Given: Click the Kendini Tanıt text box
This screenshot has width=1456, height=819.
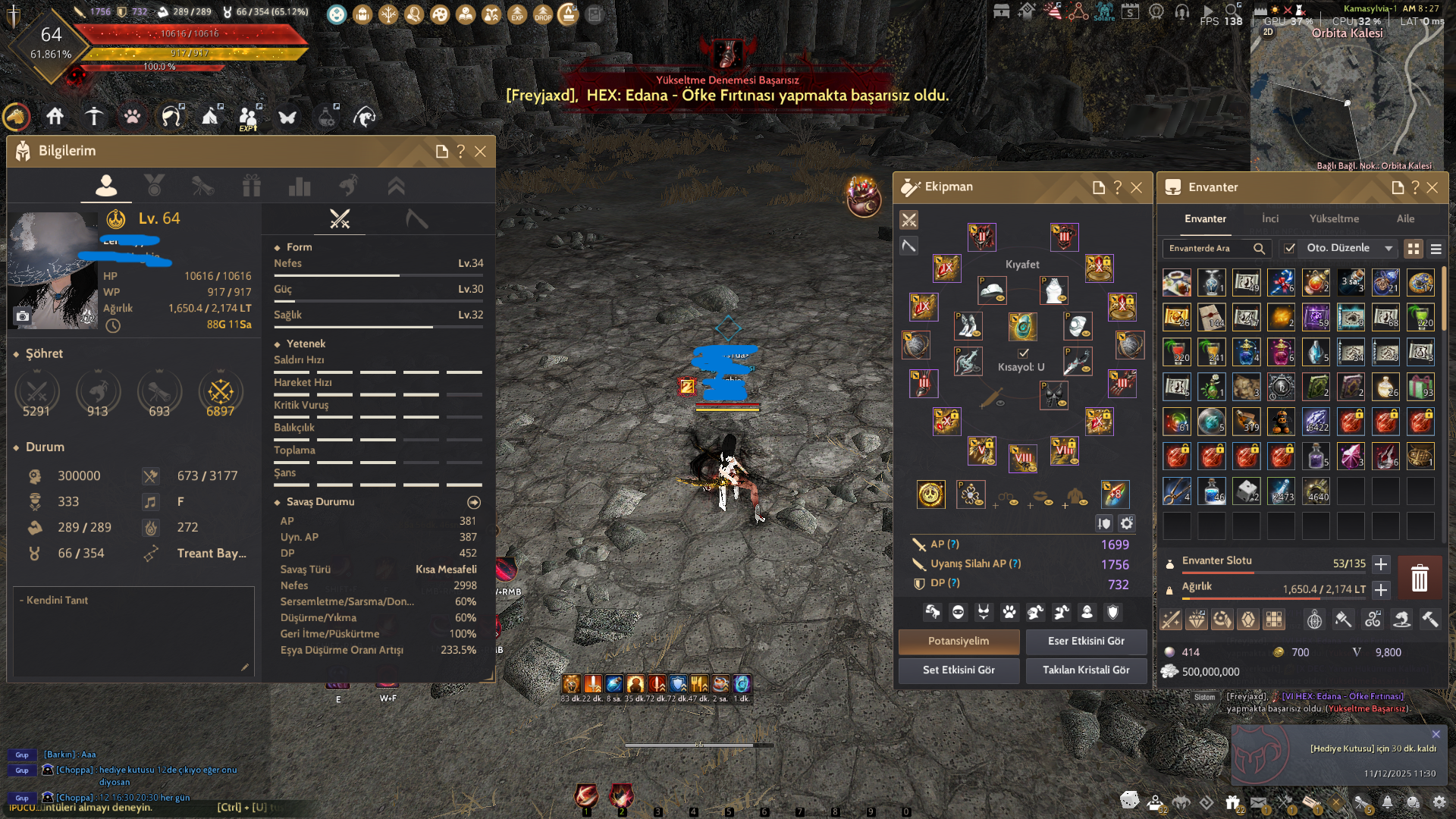Looking at the screenshot, I should (x=133, y=629).
